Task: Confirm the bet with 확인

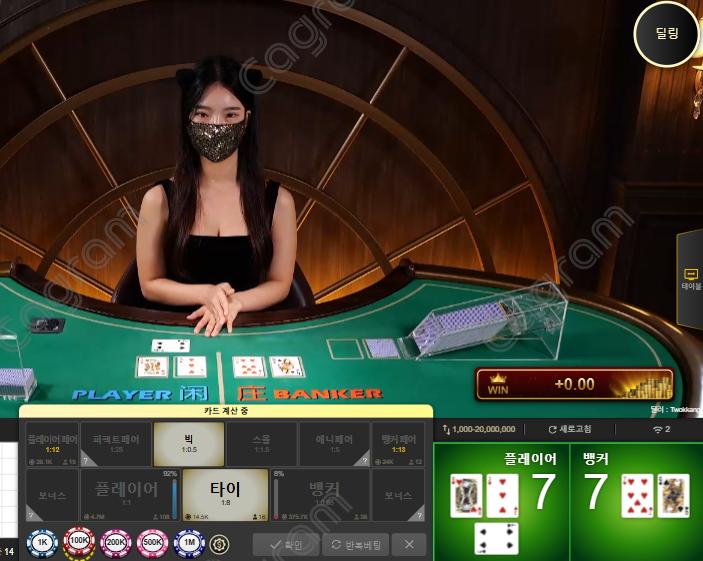Action: pos(285,544)
